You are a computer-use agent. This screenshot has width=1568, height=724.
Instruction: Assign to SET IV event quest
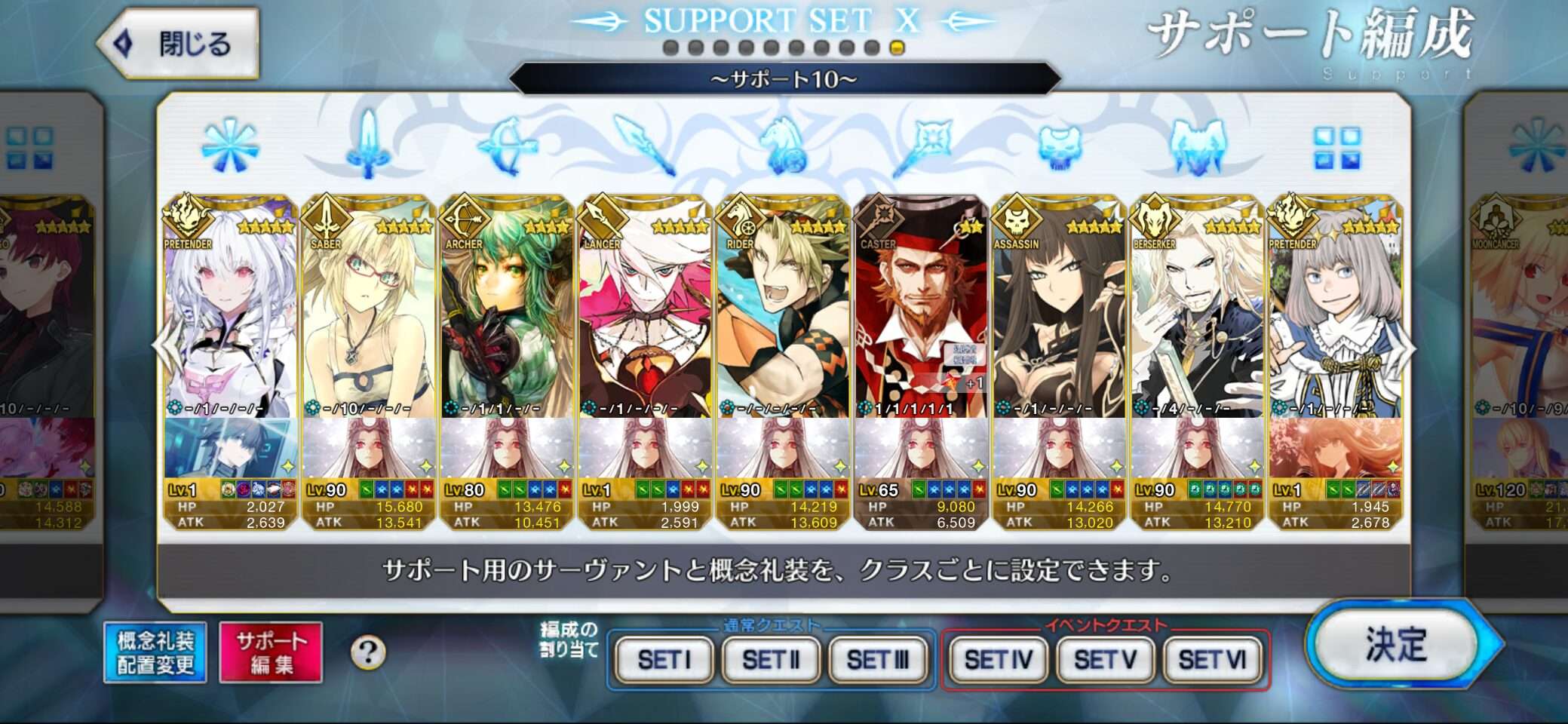pyautogui.click(x=997, y=660)
